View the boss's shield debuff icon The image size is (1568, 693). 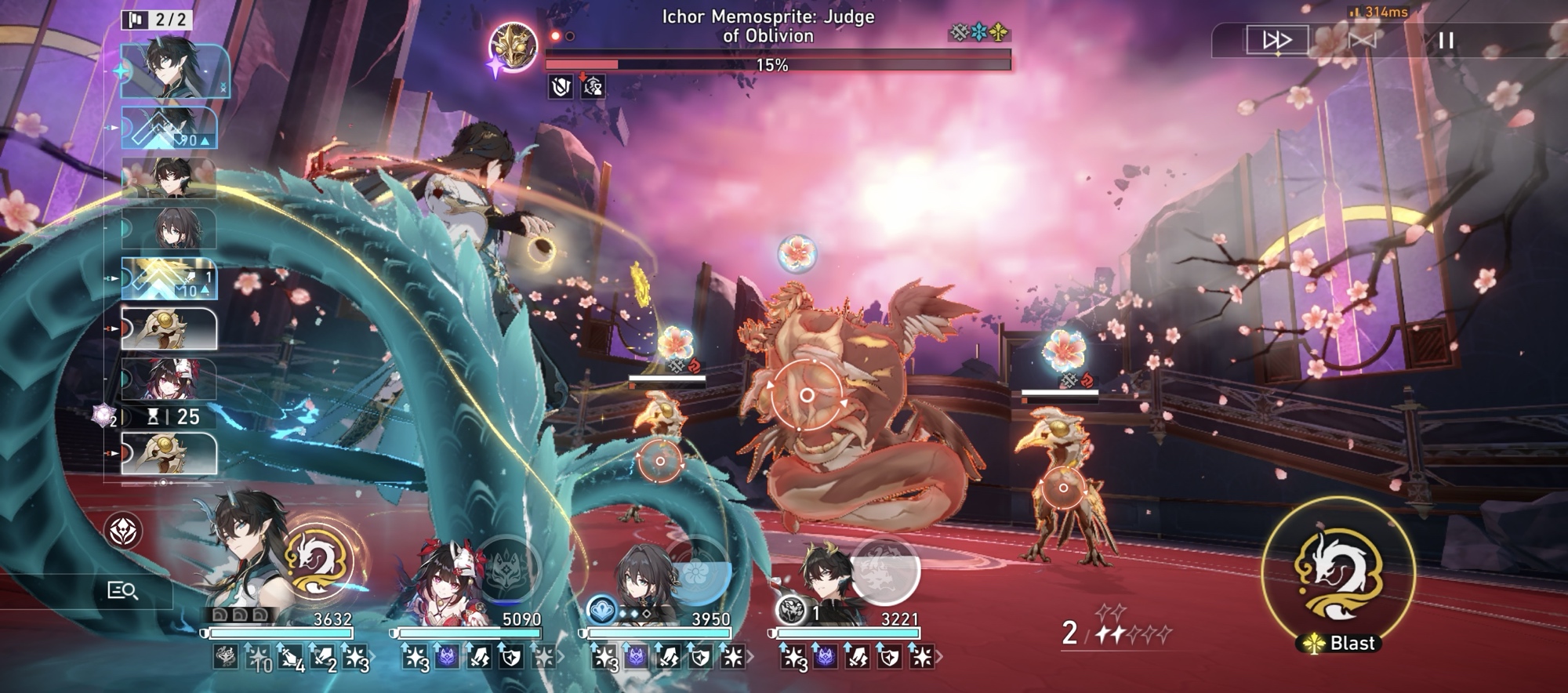[x=561, y=86]
